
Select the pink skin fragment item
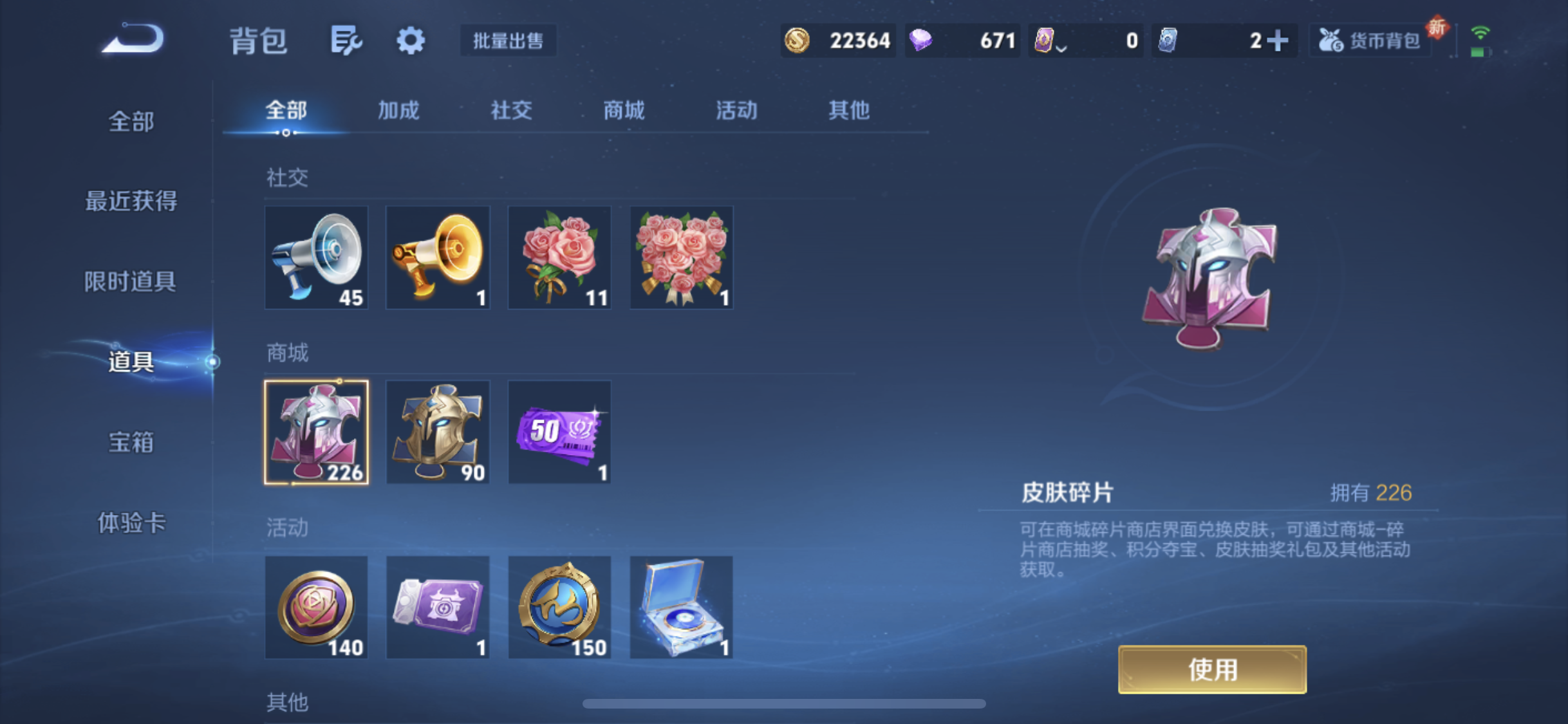316,431
